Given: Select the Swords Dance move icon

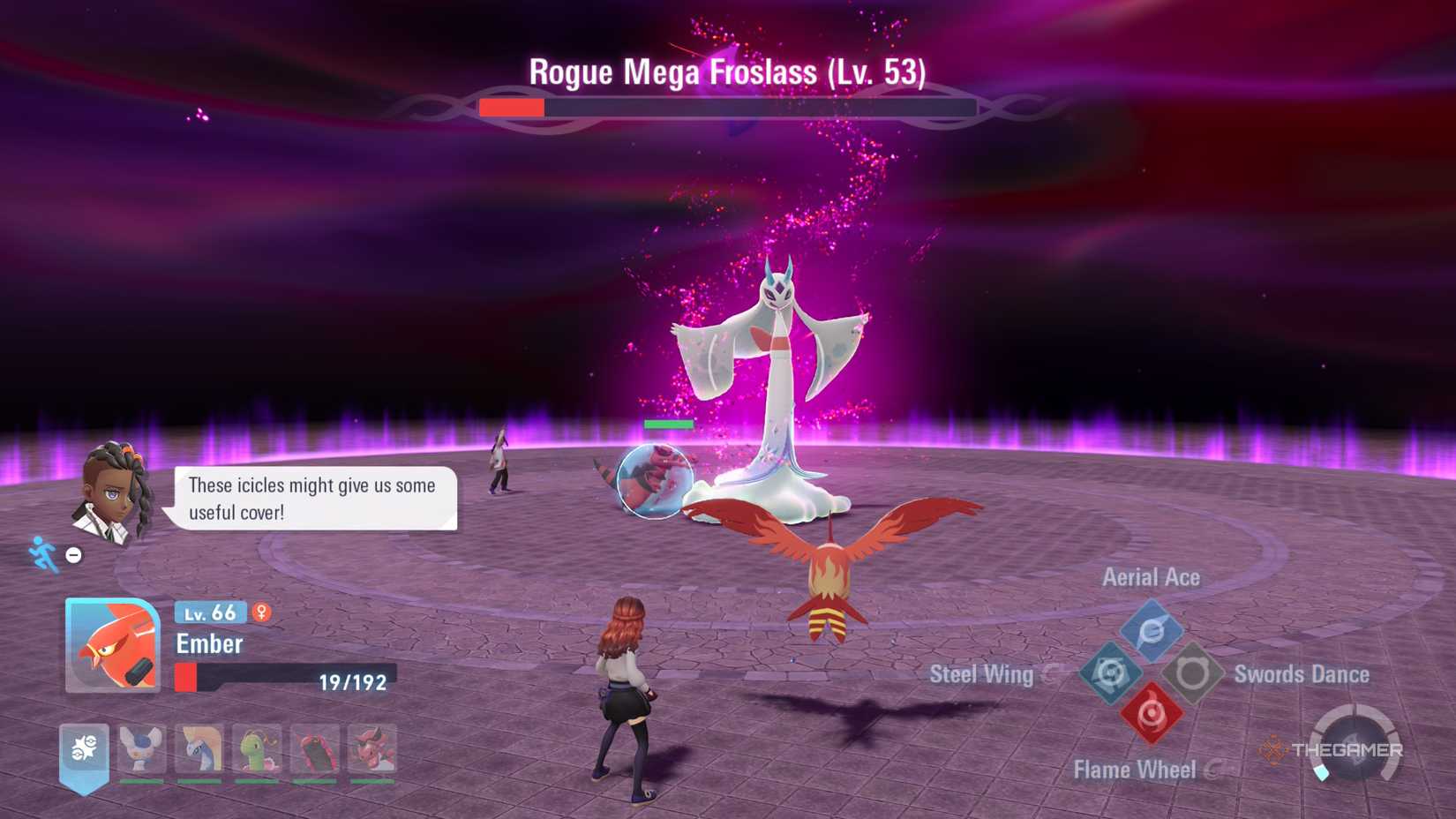Looking at the screenshot, I should point(1193,671).
